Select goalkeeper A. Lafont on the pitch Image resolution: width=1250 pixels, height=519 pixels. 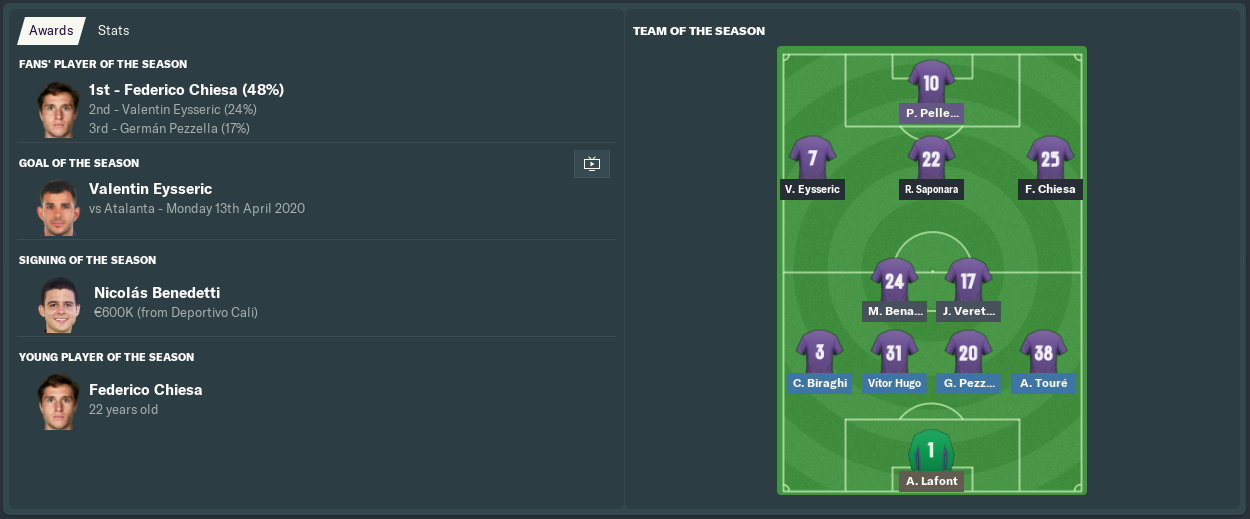[x=931, y=453]
